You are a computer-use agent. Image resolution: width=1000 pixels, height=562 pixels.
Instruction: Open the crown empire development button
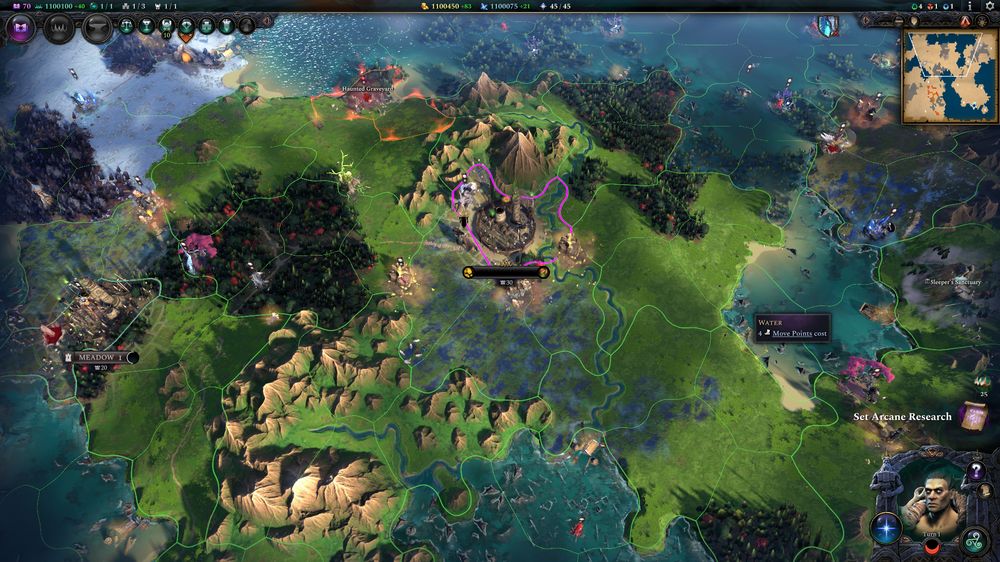tap(57, 27)
